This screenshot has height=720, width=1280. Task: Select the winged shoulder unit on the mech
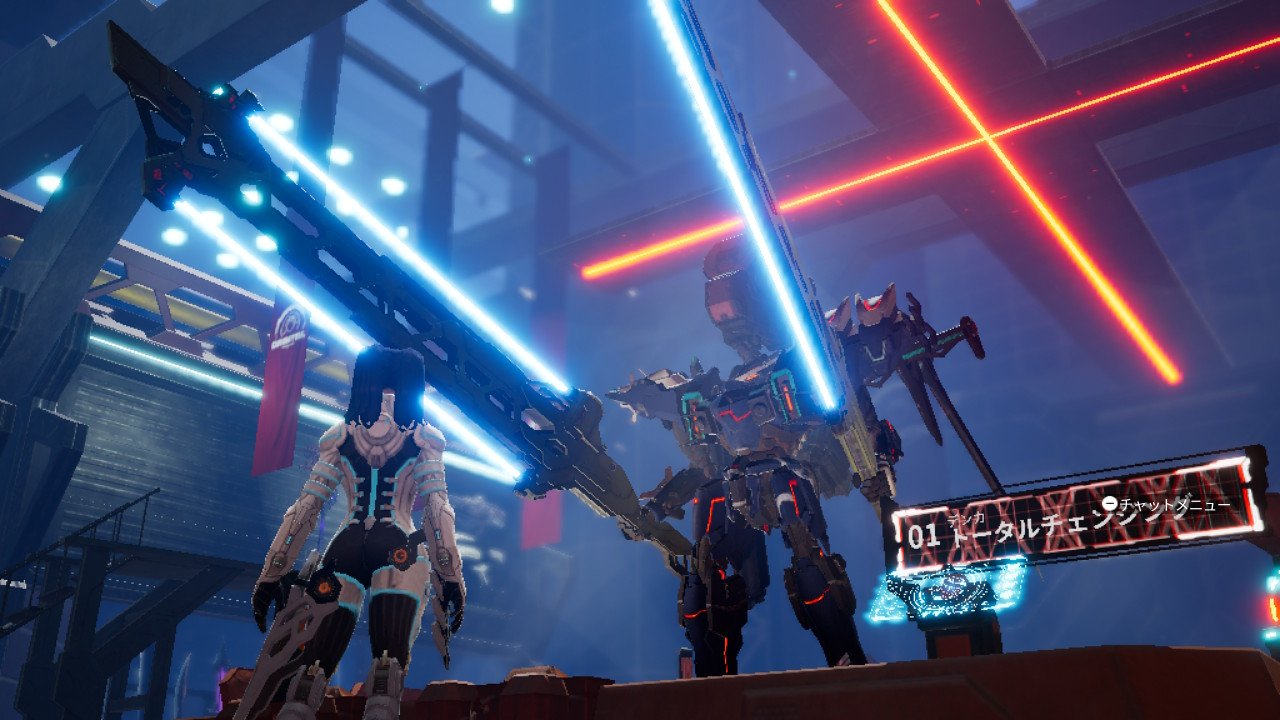(x=874, y=311)
